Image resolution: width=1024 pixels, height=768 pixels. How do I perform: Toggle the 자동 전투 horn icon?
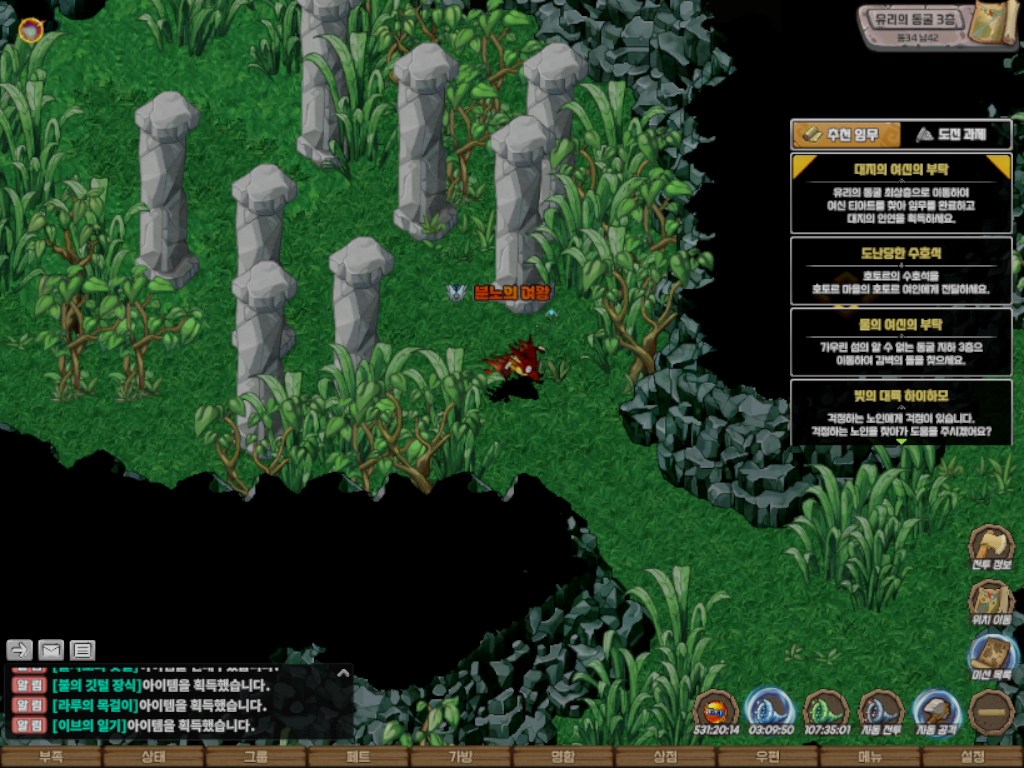point(881,713)
